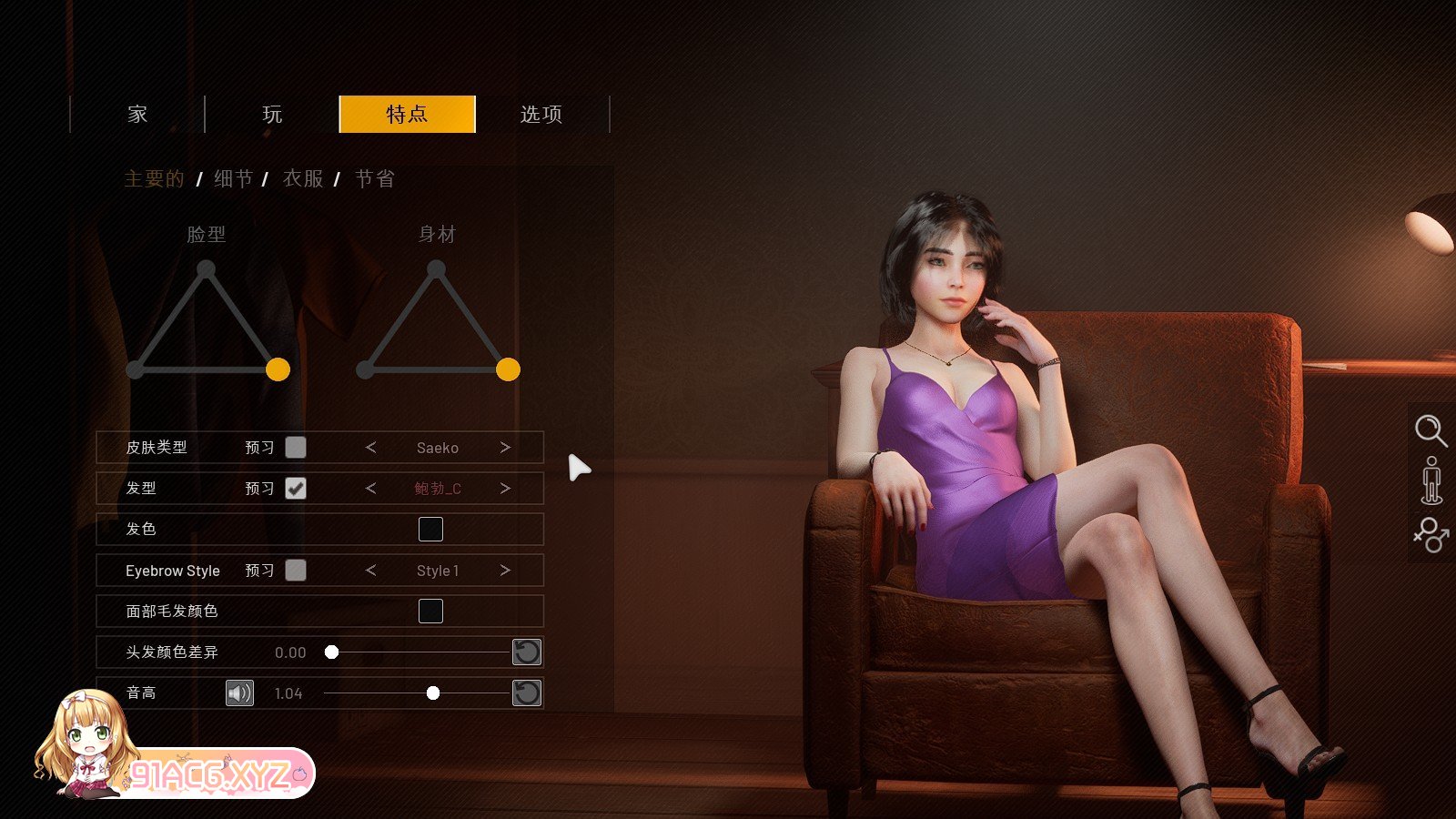This screenshot has width=1456, height=819.
Task: Reset the 音高 pitch slider
Action: click(x=527, y=693)
